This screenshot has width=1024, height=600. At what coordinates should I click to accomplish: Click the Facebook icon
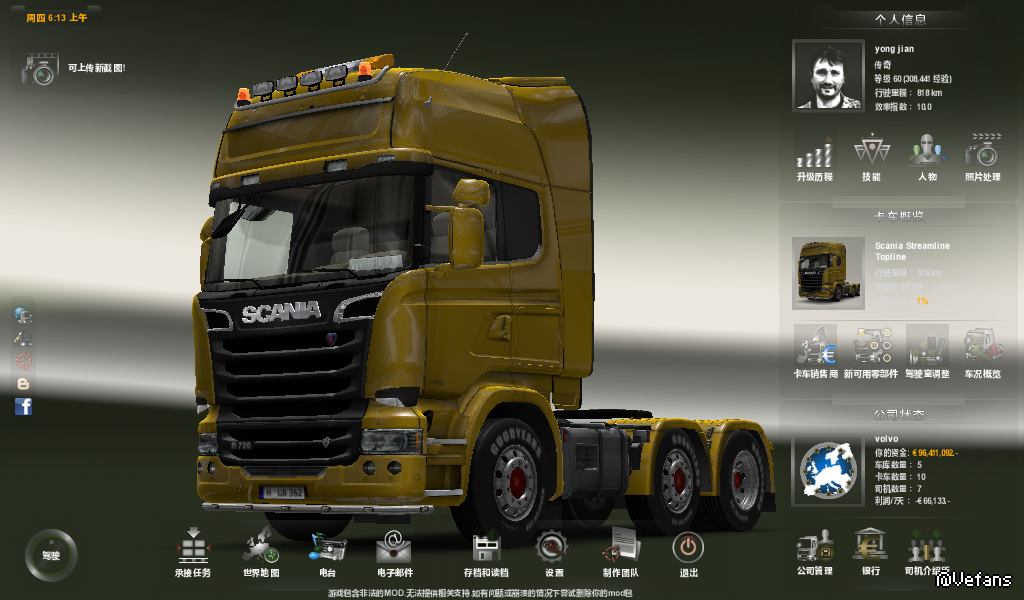point(23,406)
